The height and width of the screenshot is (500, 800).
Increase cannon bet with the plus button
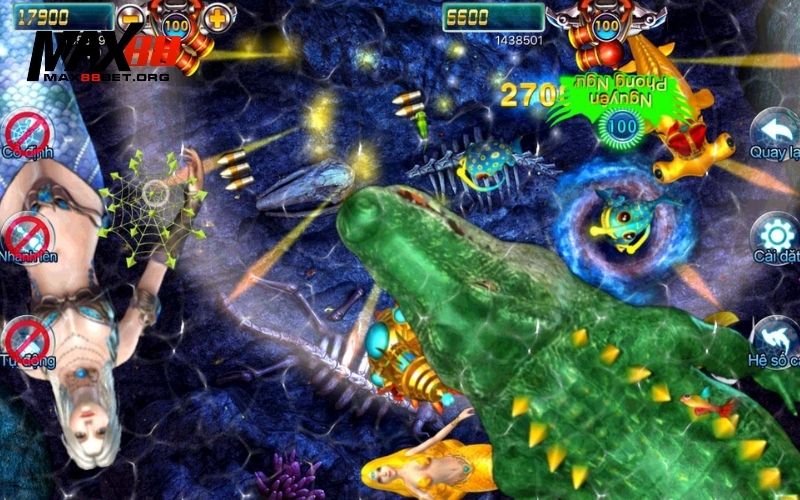pyautogui.click(x=217, y=18)
